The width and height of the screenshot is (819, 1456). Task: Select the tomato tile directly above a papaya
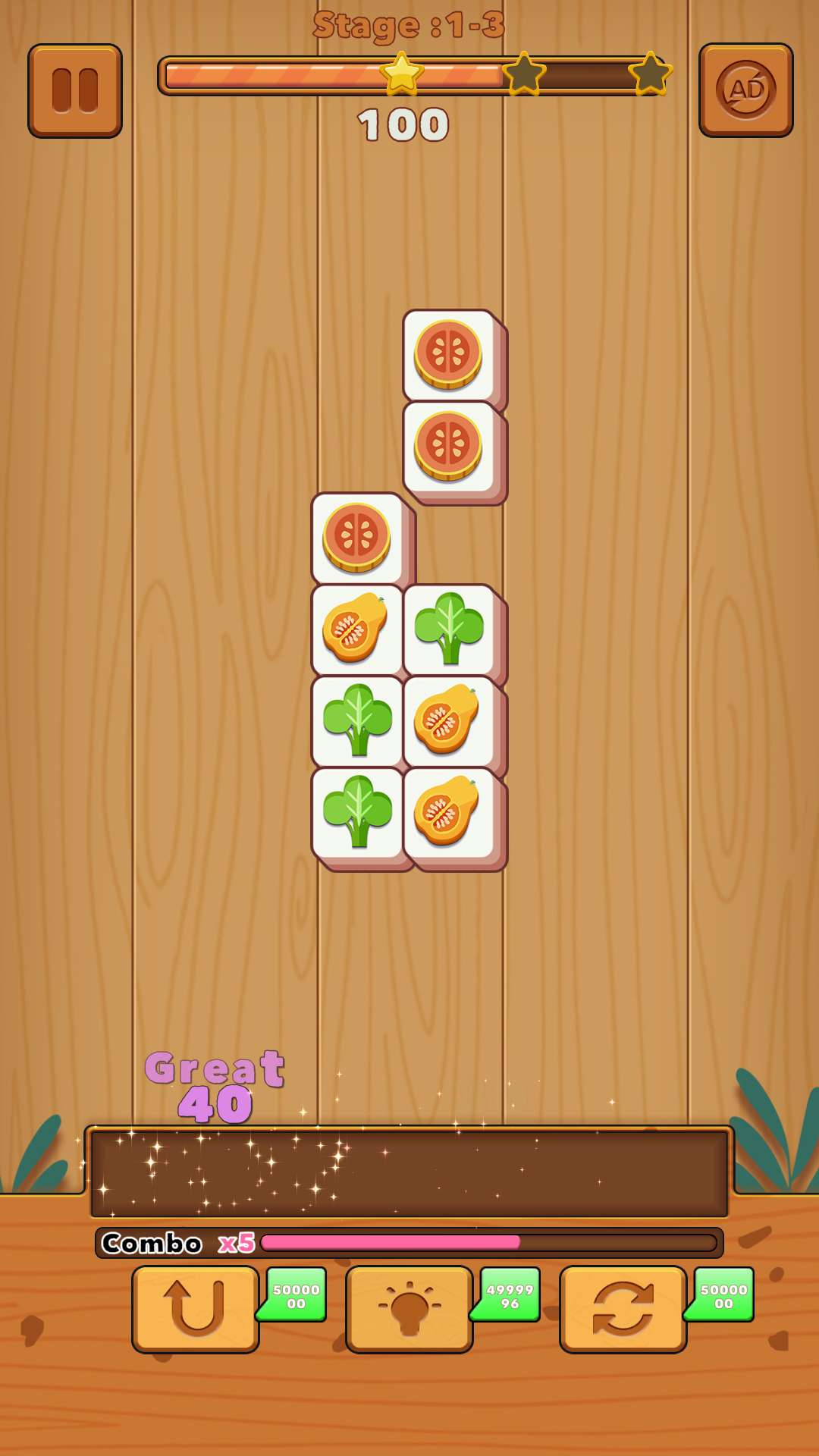[x=356, y=537]
